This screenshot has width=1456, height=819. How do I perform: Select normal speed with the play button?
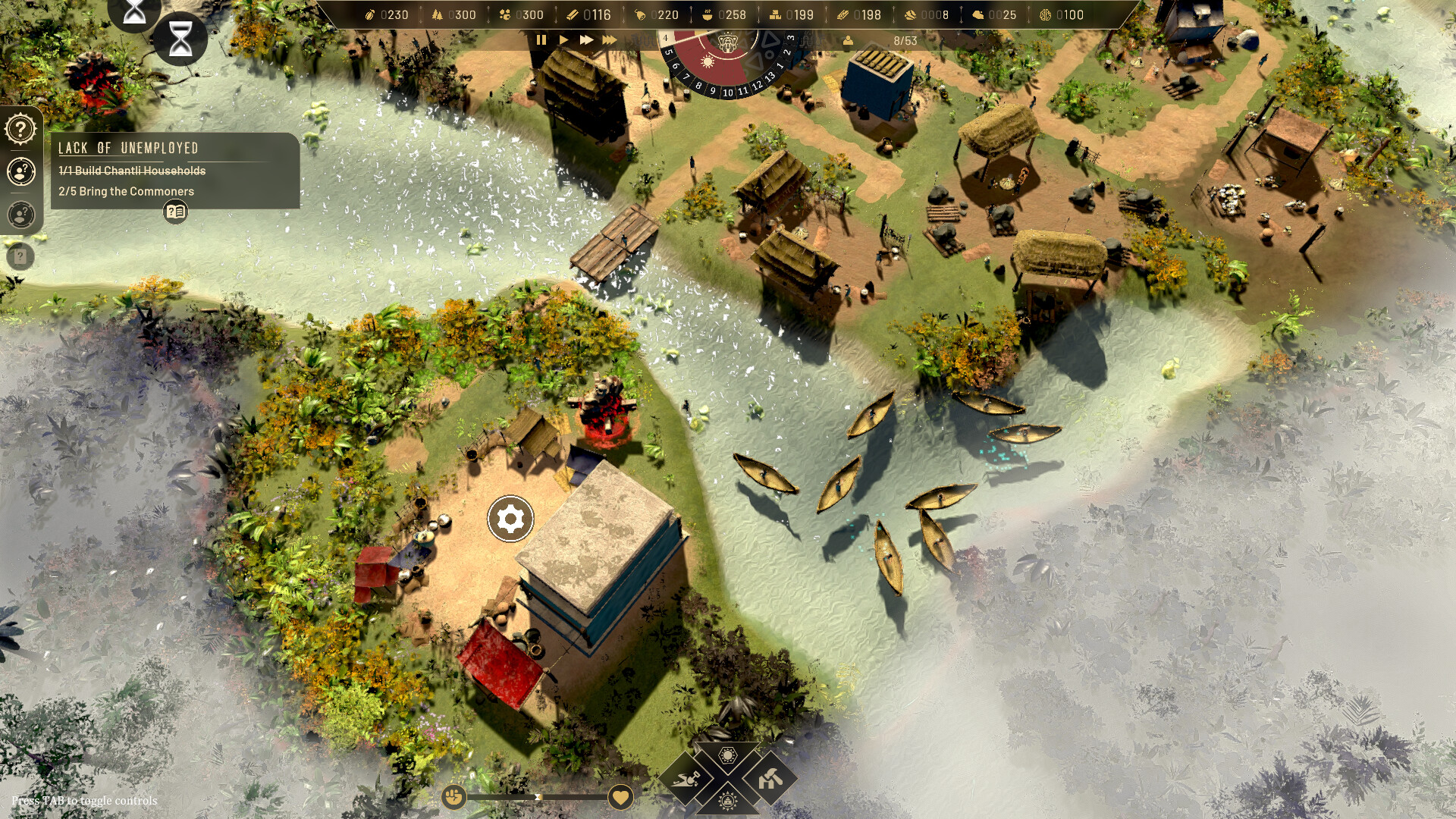click(x=563, y=41)
